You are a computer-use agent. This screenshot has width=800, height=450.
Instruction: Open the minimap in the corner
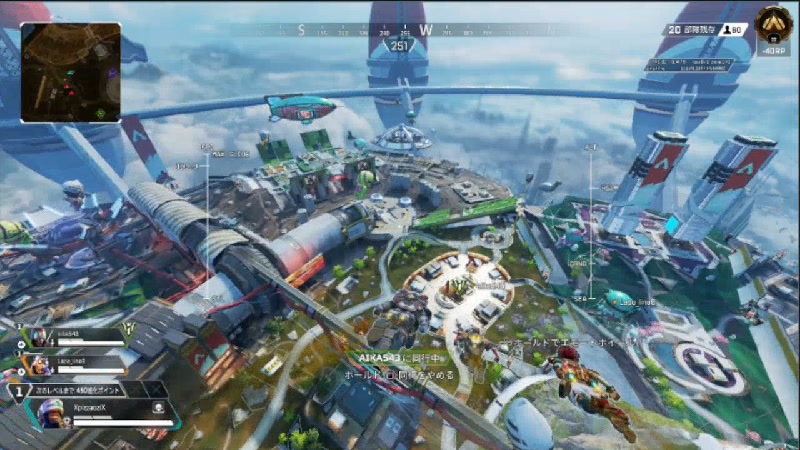tap(71, 71)
